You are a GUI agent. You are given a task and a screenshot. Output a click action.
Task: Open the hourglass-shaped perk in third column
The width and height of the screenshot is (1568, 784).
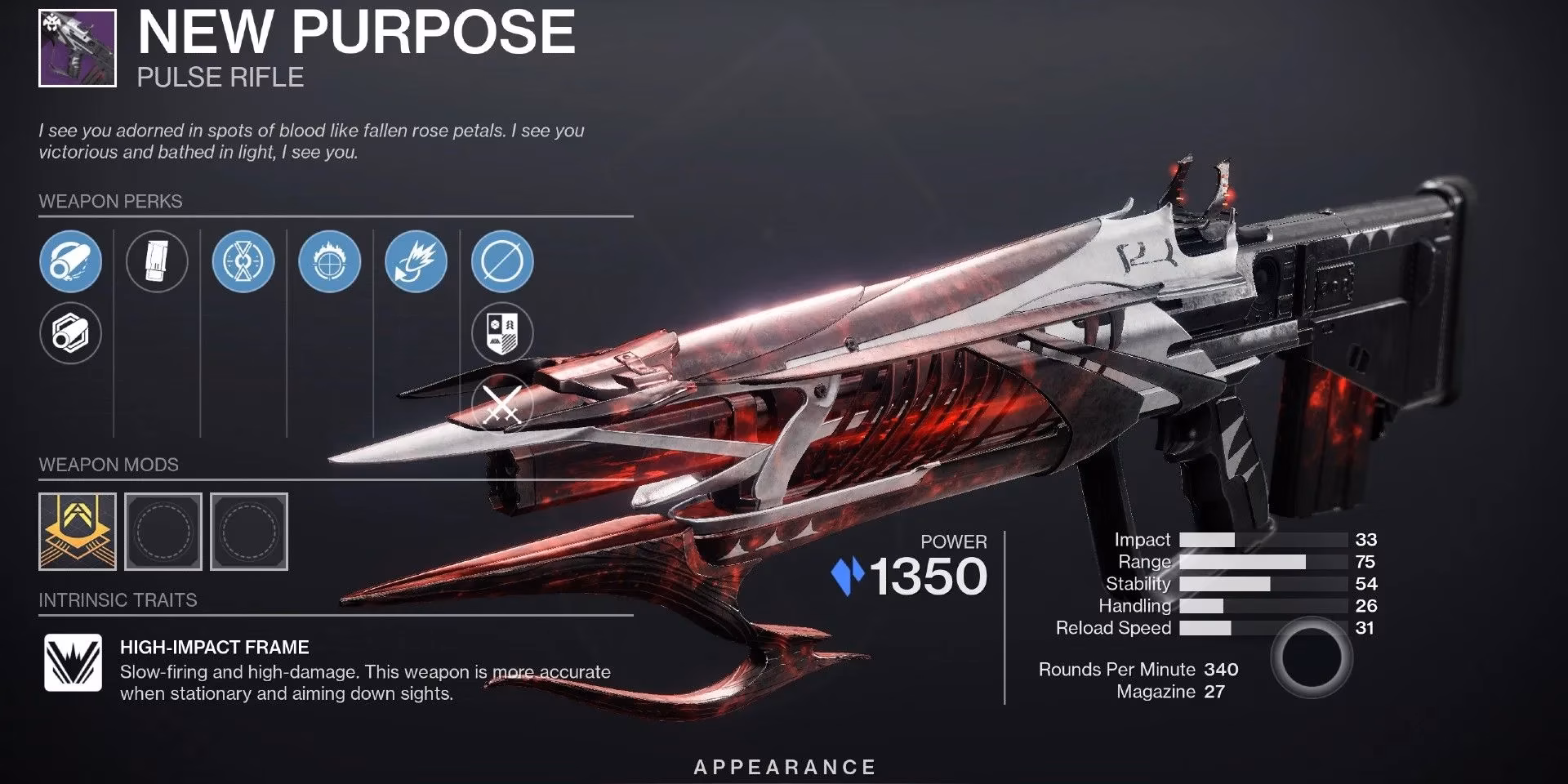(x=243, y=261)
